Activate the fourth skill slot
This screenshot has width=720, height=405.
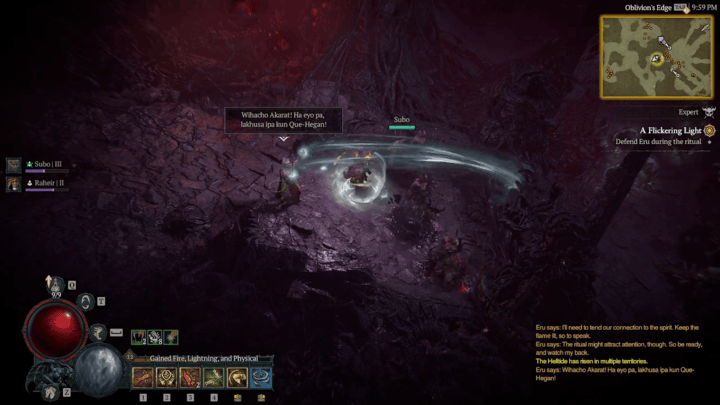(x=214, y=377)
